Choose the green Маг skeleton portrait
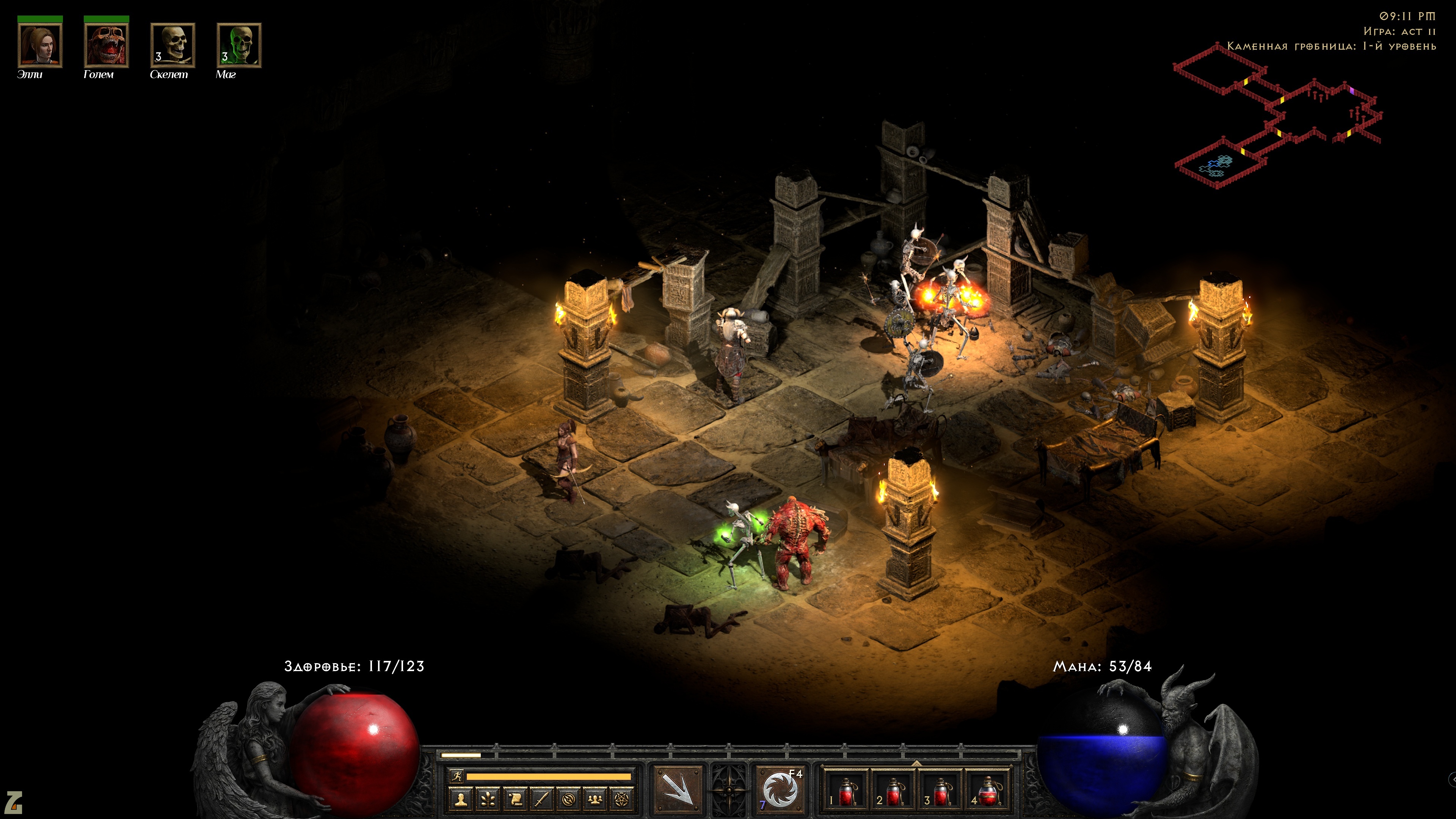Viewport: 1456px width, 819px height. (239, 45)
